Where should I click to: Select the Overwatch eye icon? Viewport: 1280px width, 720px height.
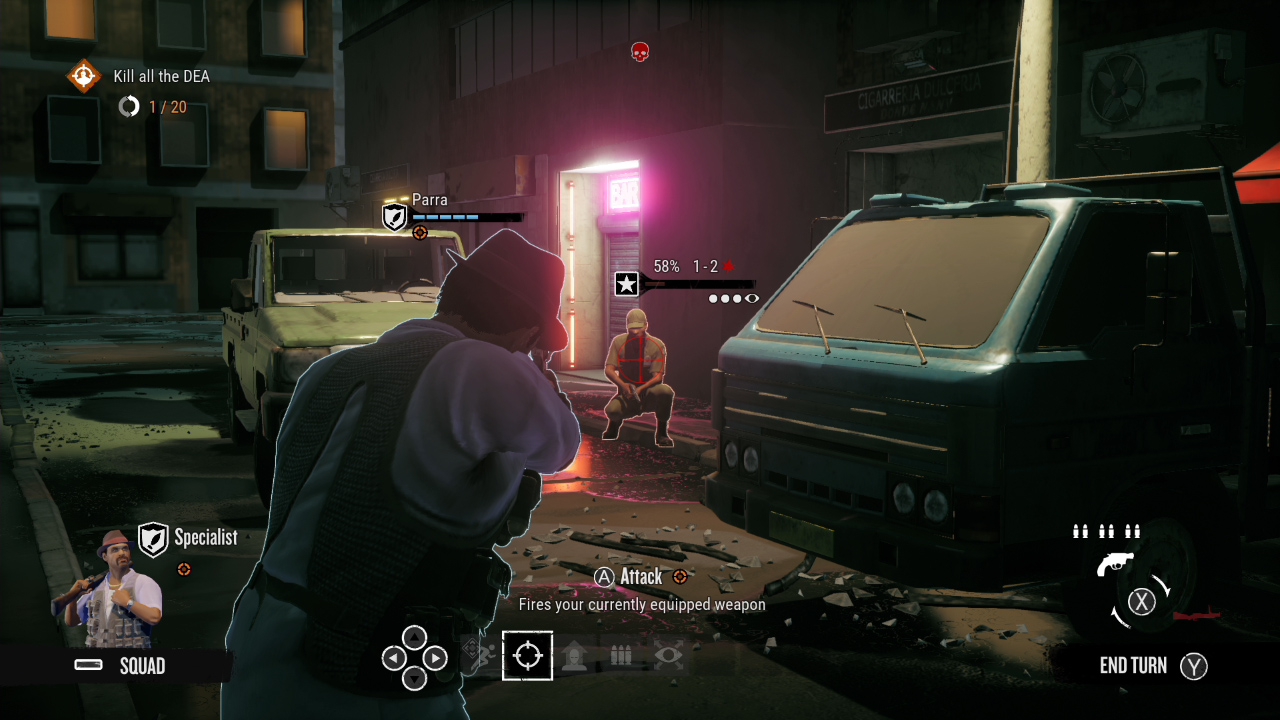pyautogui.click(x=667, y=655)
